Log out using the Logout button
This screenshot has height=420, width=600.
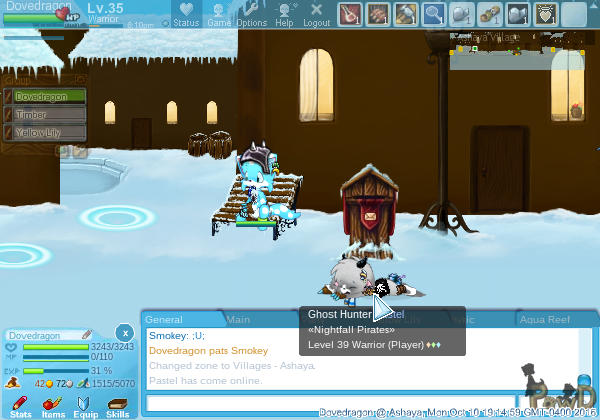pyautogui.click(x=316, y=14)
